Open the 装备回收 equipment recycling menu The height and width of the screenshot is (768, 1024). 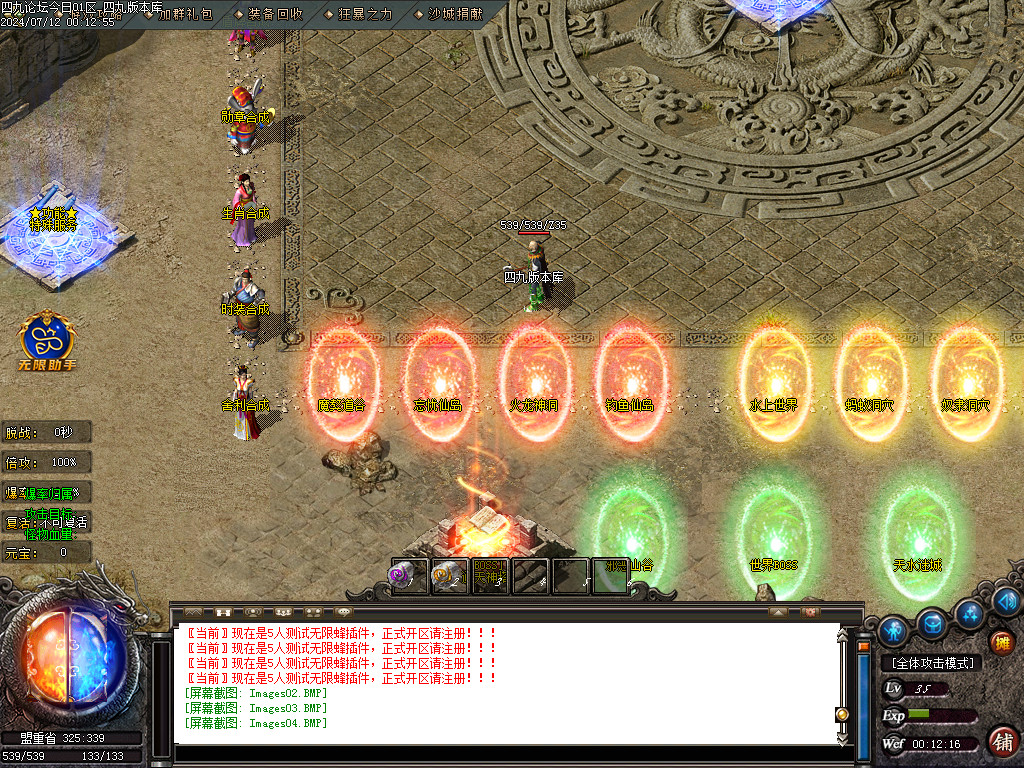275,15
